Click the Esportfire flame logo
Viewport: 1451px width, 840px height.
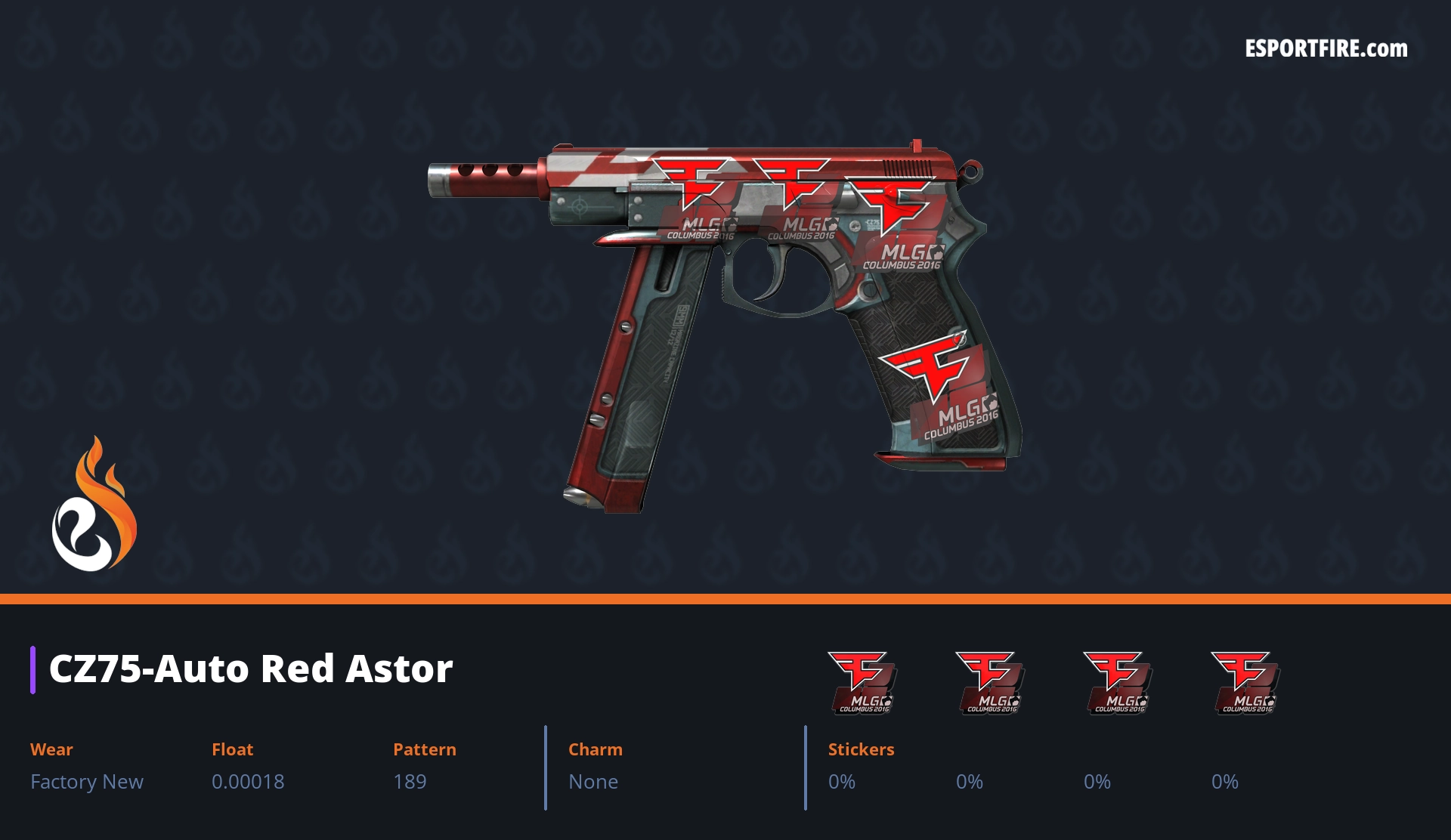pos(94,505)
